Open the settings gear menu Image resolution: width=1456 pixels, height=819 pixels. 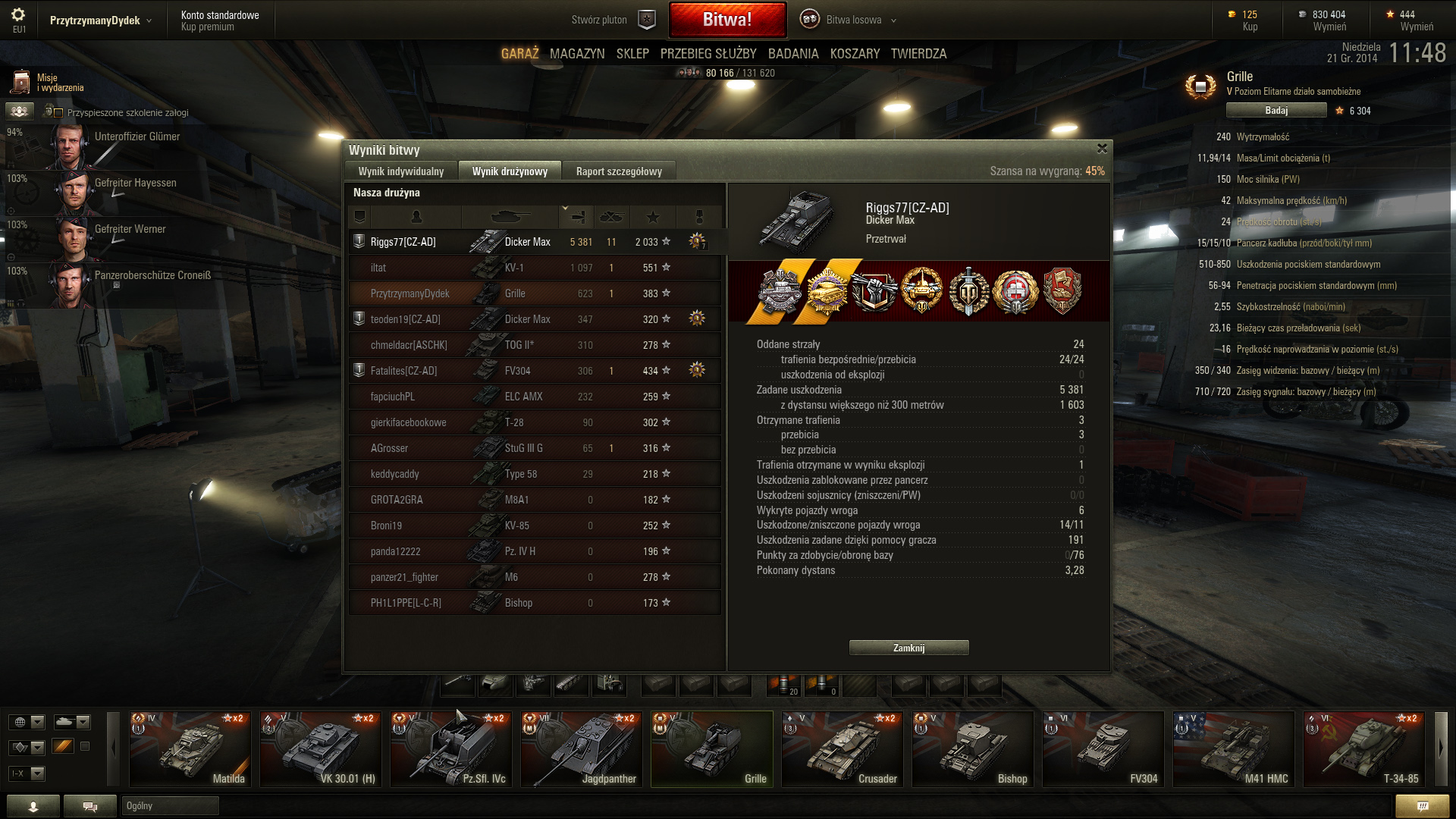tap(18, 15)
